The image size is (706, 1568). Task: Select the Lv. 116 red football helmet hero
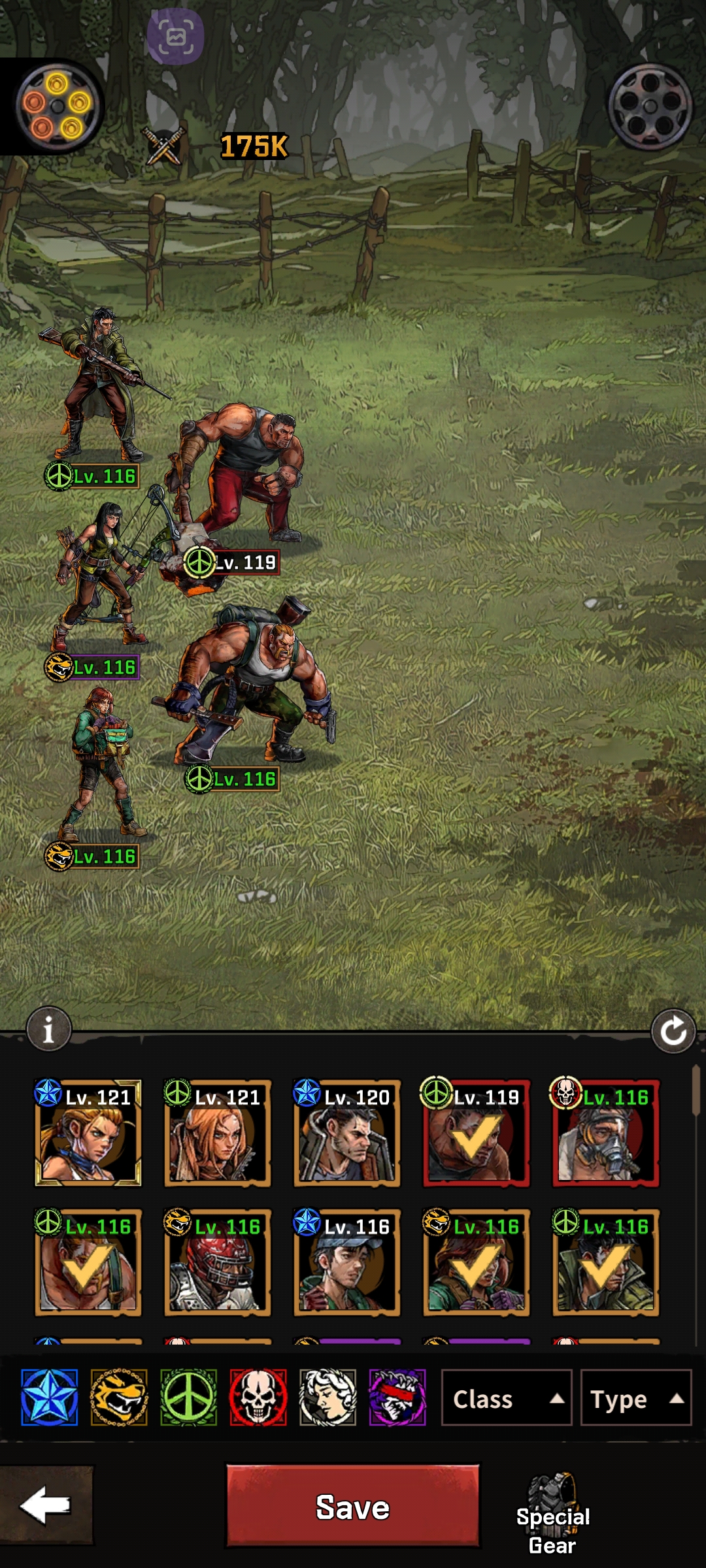click(218, 1262)
